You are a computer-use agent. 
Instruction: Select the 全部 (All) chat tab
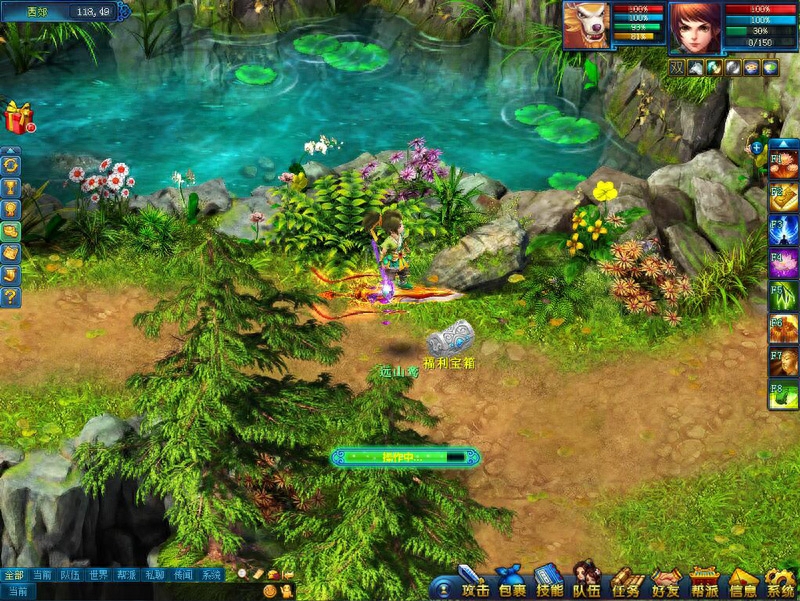(13, 575)
